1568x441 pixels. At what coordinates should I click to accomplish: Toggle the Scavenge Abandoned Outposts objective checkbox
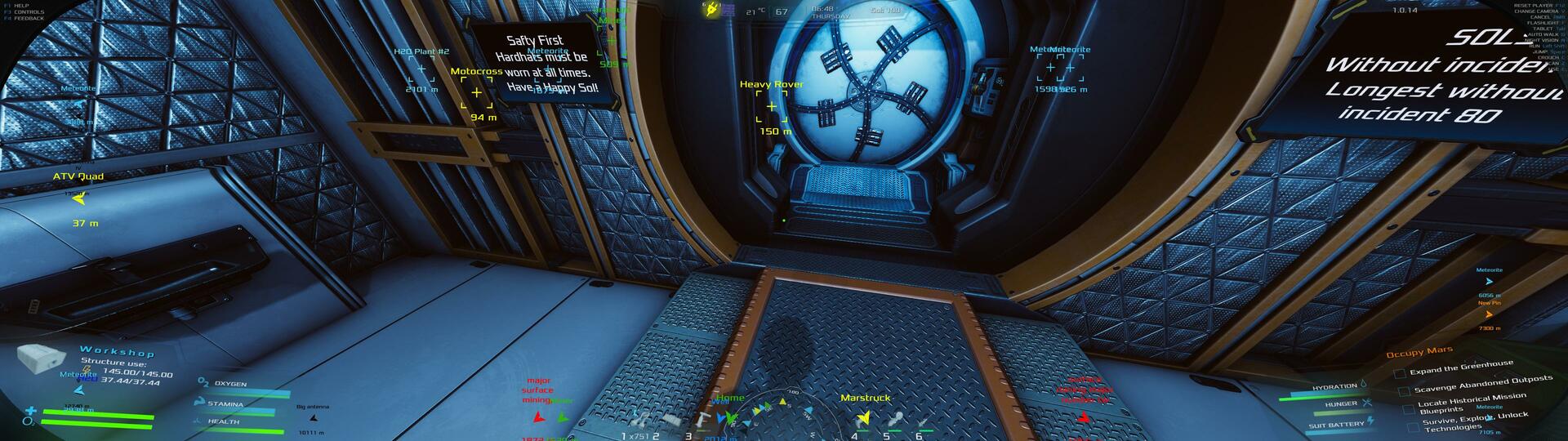coord(1403,391)
